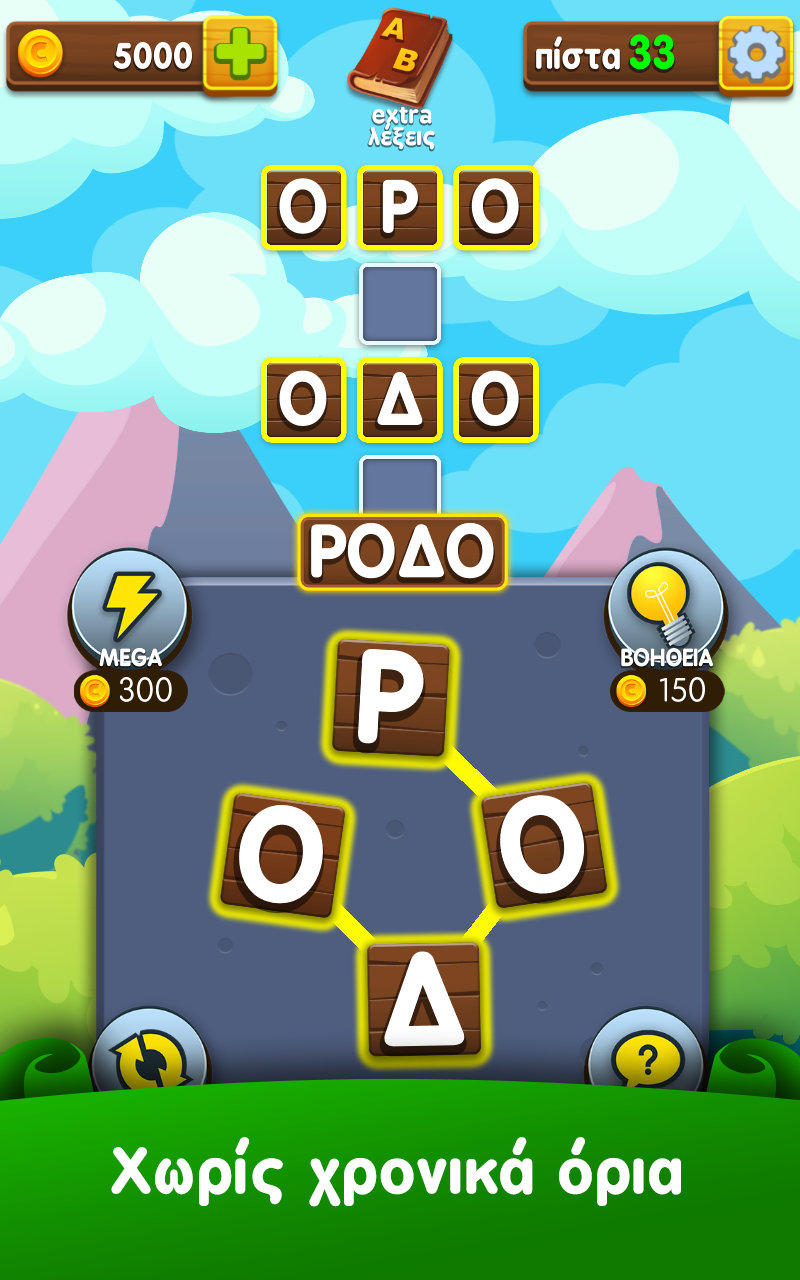This screenshot has height=1280, width=800.
Task: Add coins with the green plus button
Action: pyautogui.click(x=240, y=53)
